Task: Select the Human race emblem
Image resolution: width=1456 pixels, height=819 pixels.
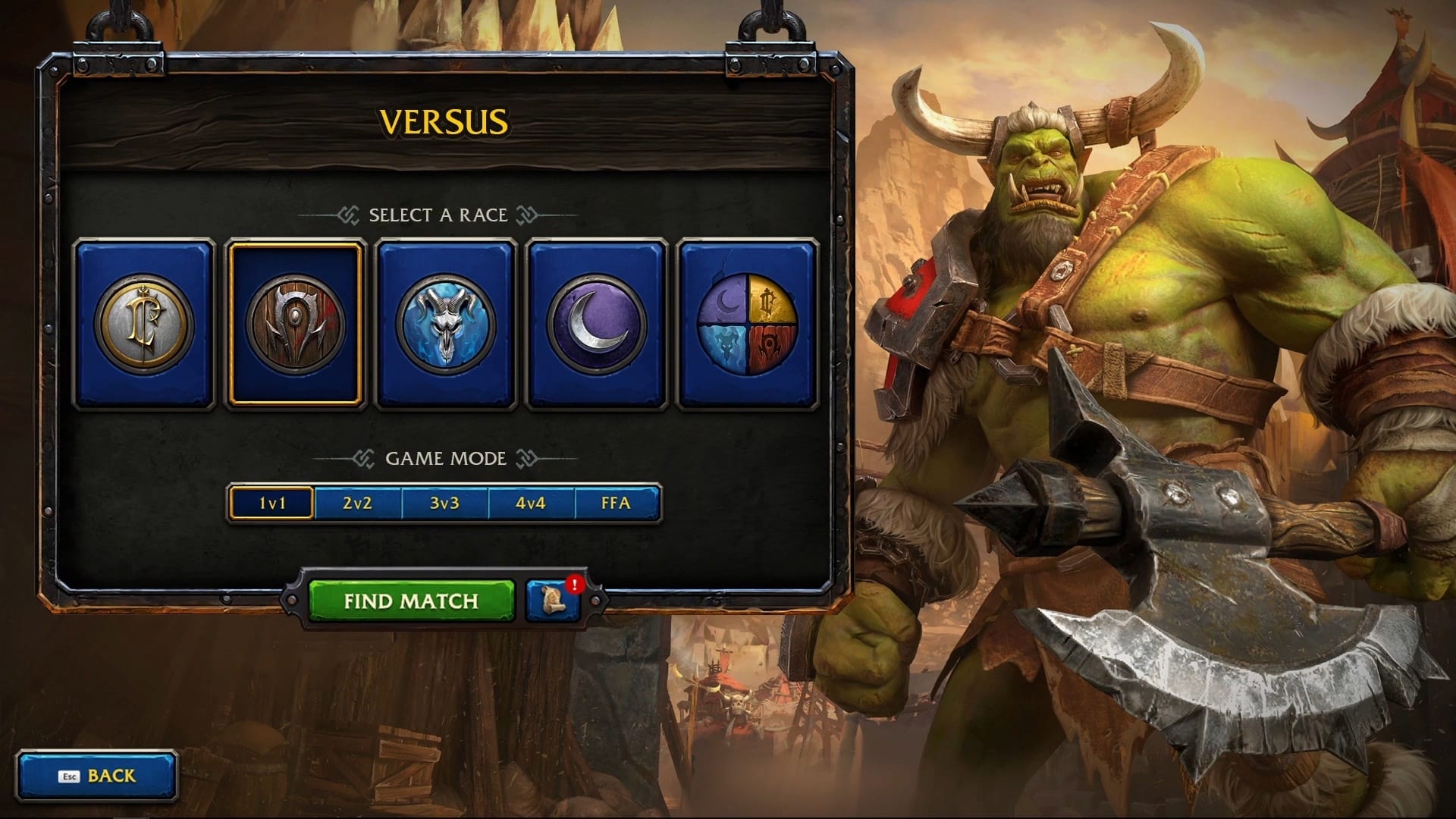Action: point(144,325)
